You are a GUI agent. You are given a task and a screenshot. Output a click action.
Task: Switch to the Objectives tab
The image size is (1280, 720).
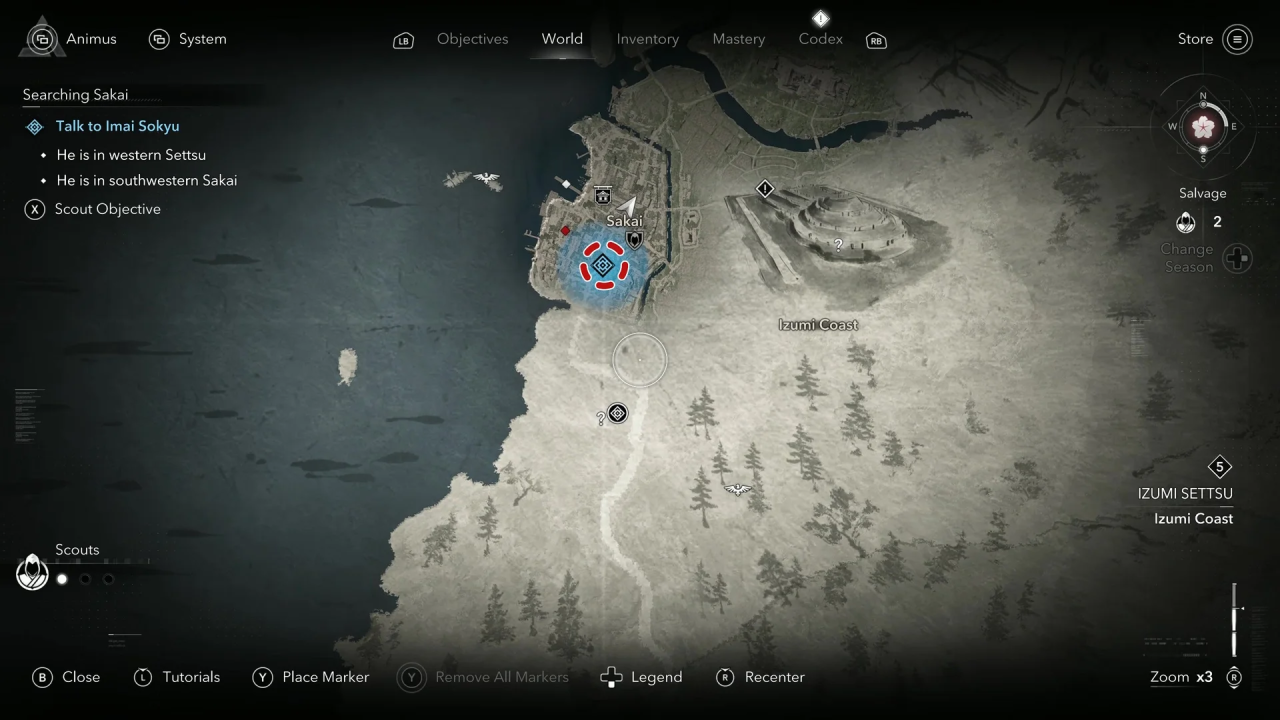pyautogui.click(x=472, y=39)
